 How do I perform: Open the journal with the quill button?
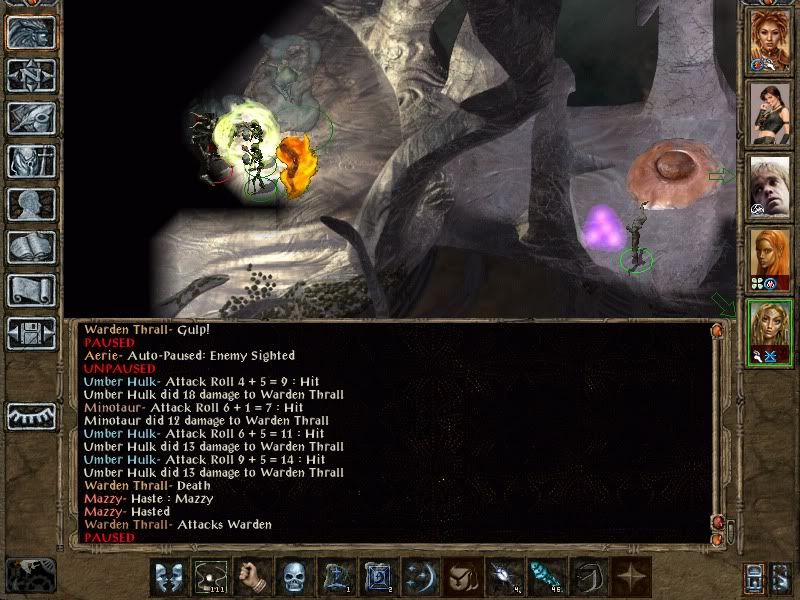click(x=31, y=118)
